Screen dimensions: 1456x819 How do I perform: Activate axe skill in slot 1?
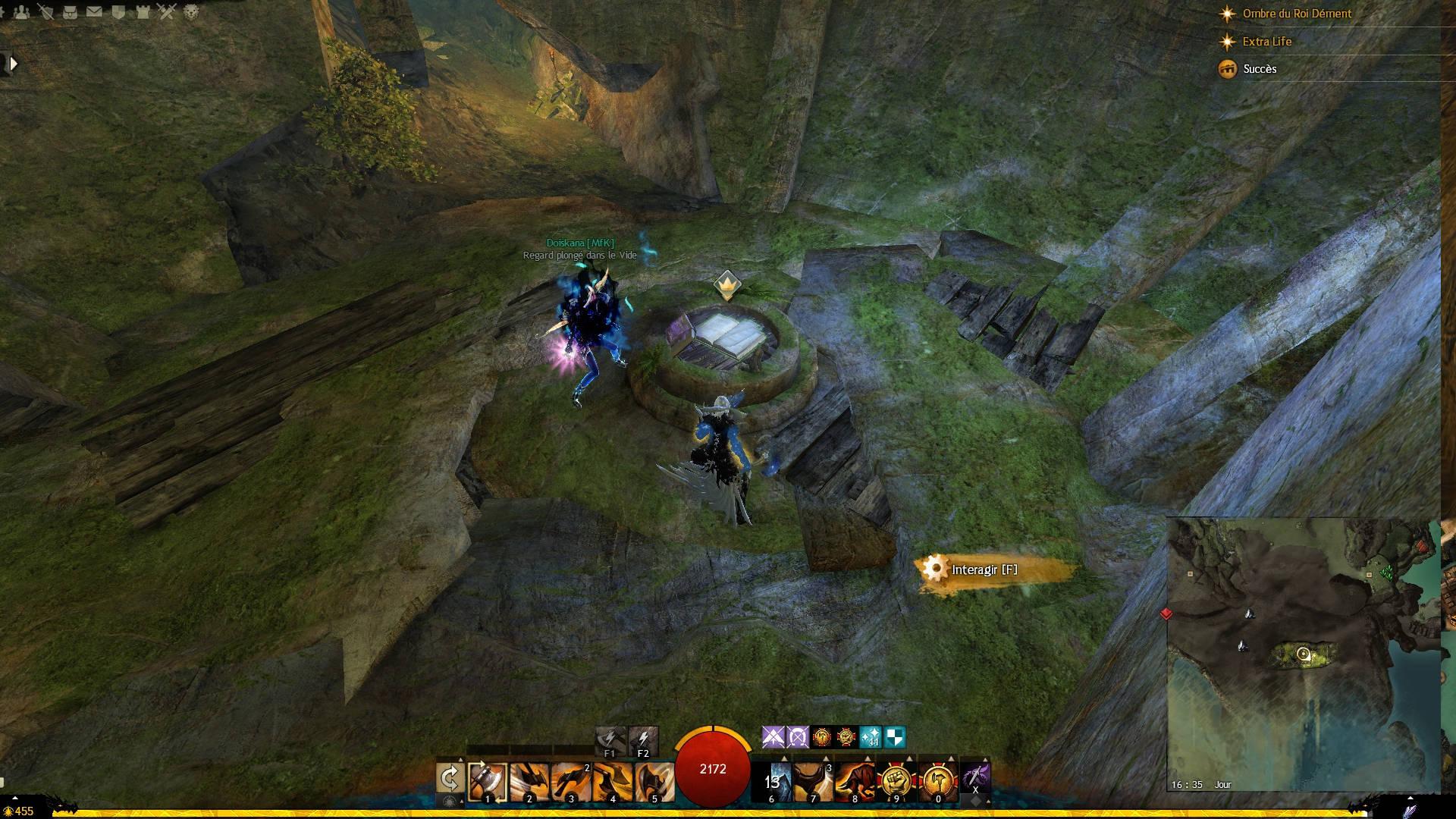487,781
